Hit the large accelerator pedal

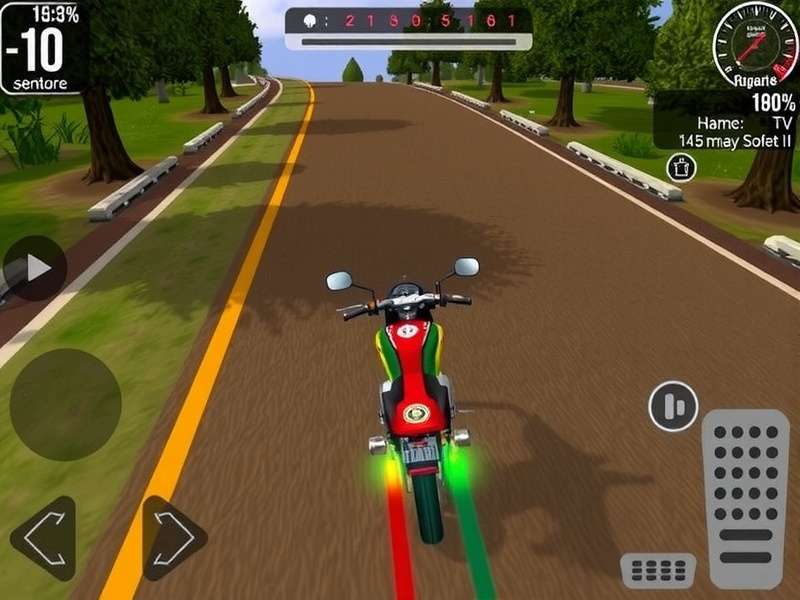(745, 498)
